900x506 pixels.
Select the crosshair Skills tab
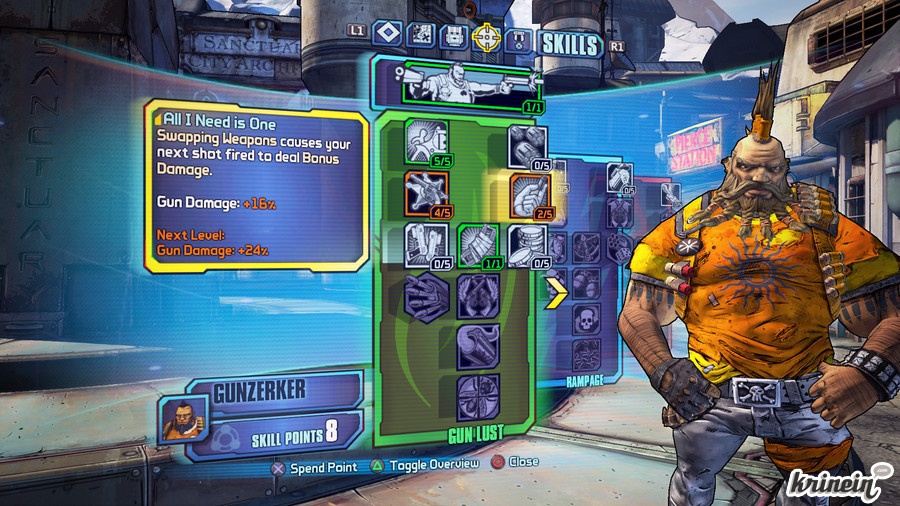pyautogui.click(x=487, y=38)
